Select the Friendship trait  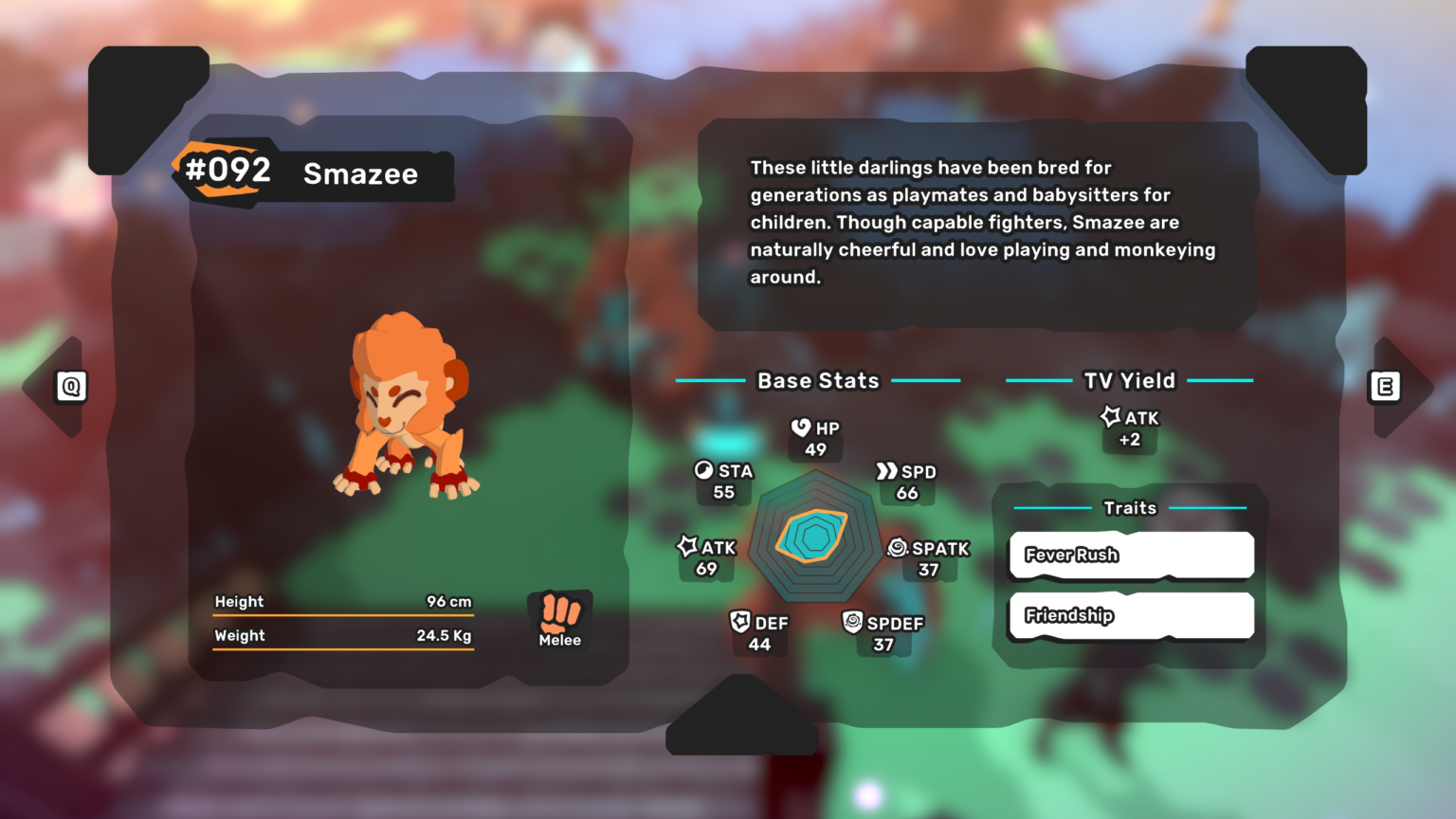point(1130,615)
